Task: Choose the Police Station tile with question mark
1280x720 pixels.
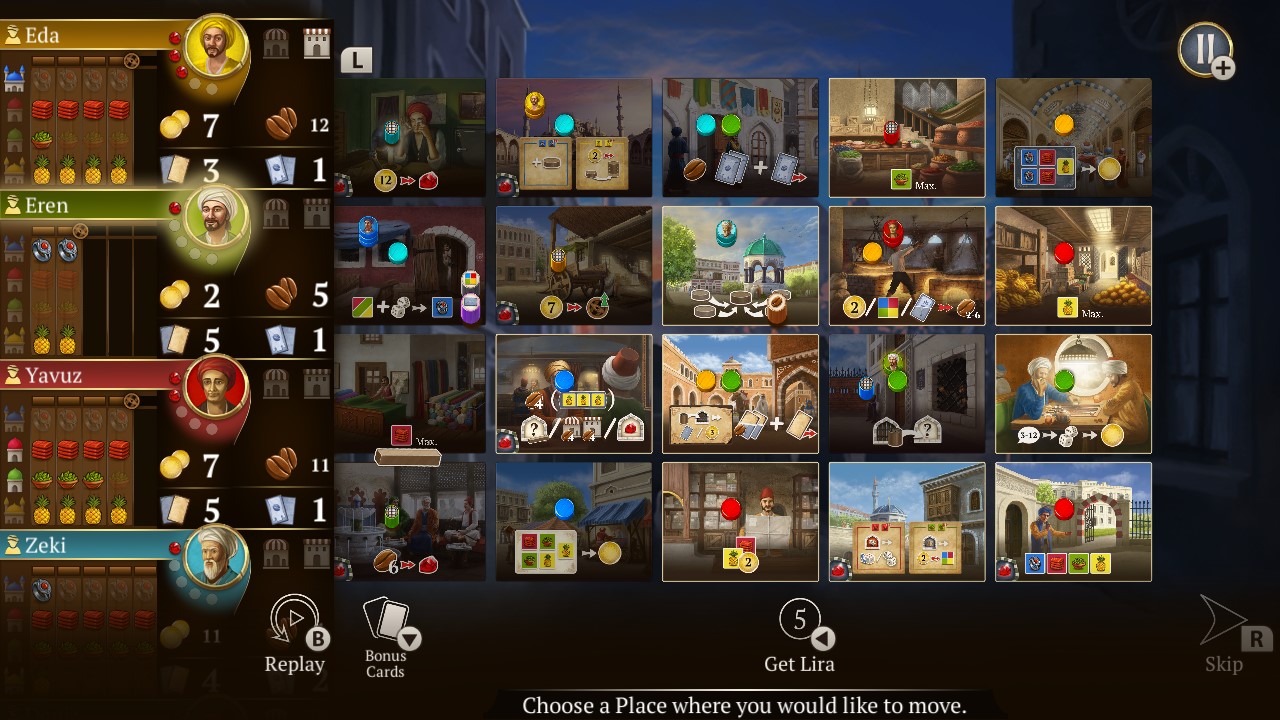Action: point(907,394)
